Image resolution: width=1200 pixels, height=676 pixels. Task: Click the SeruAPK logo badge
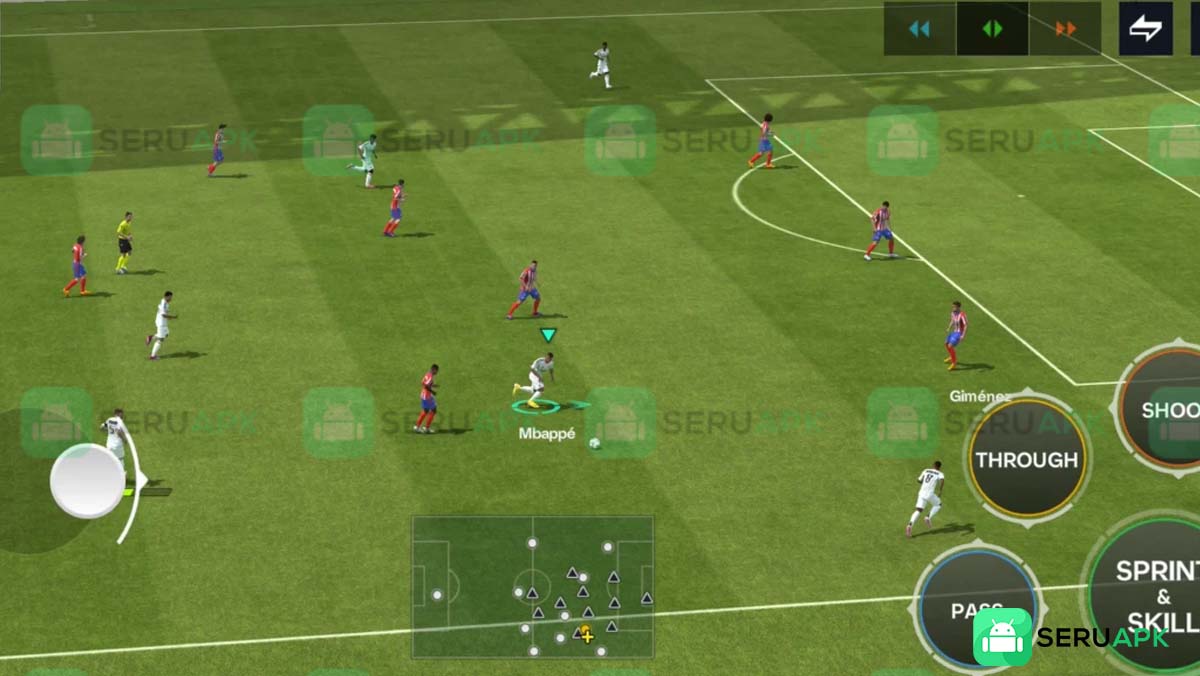pyautogui.click(x=1002, y=637)
